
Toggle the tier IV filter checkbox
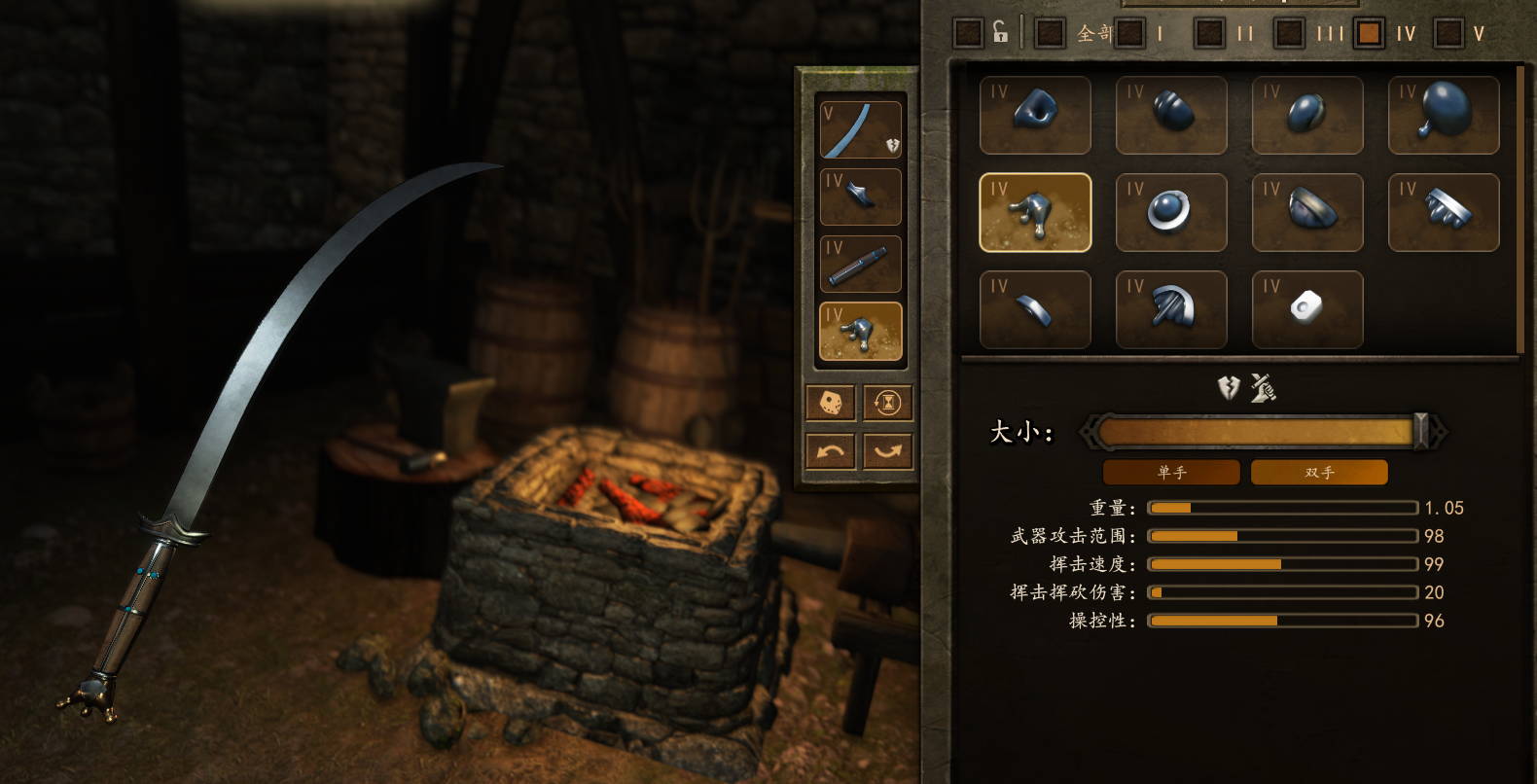[x=1370, y=33]
